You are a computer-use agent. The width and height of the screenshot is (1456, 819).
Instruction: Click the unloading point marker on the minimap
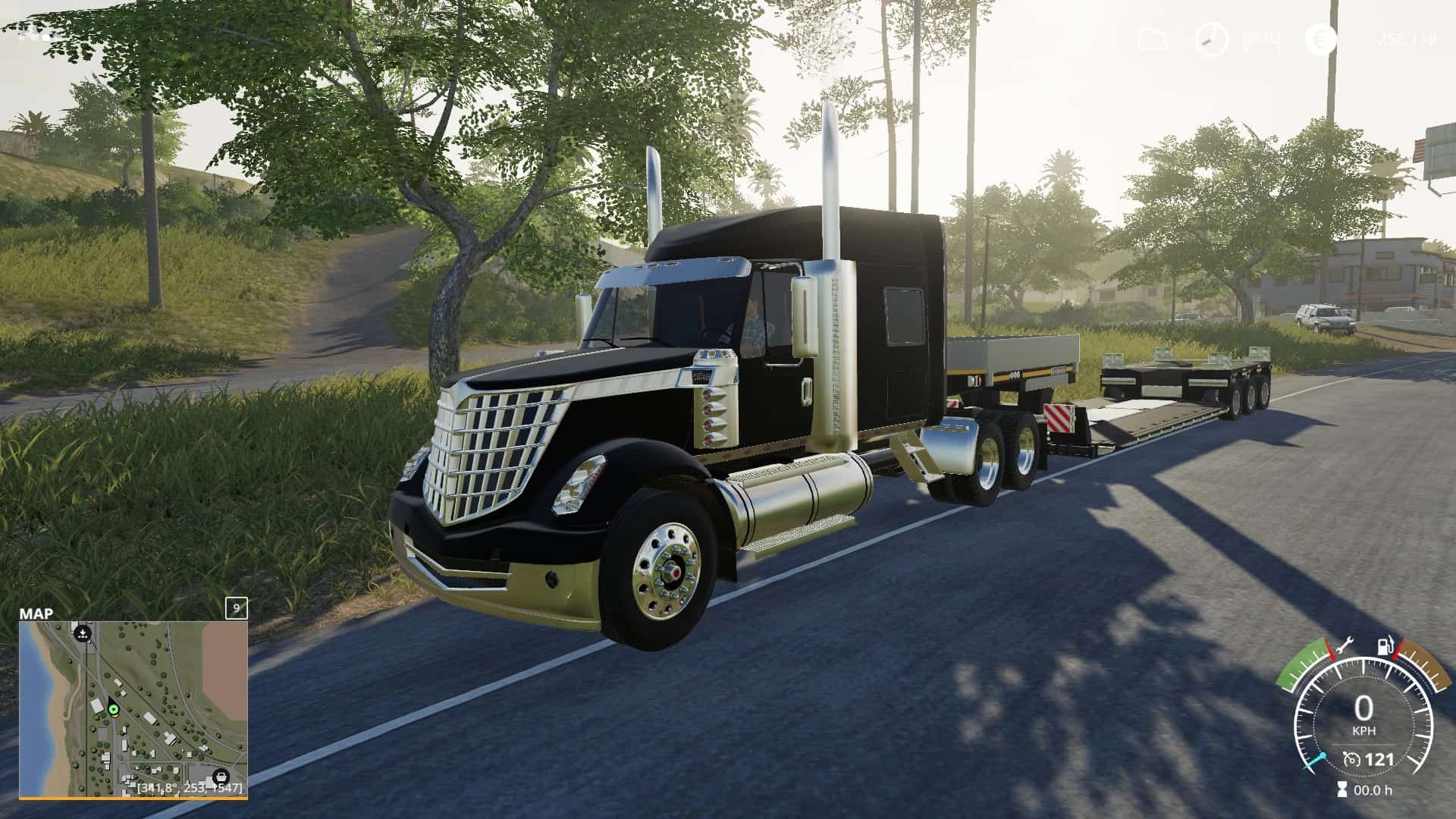tap(83, 633)
